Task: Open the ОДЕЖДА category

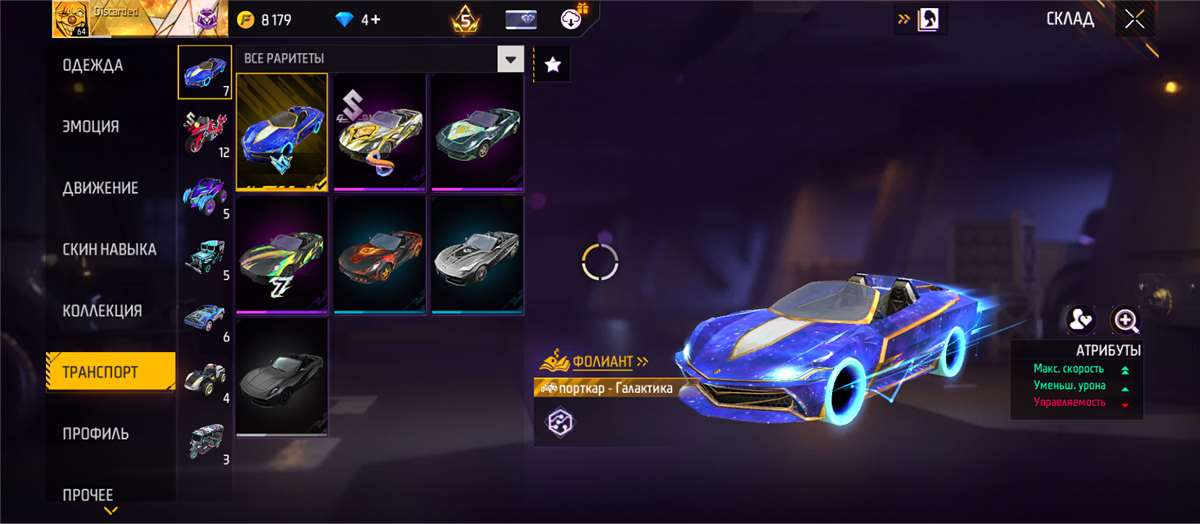Action: point(93,66)
